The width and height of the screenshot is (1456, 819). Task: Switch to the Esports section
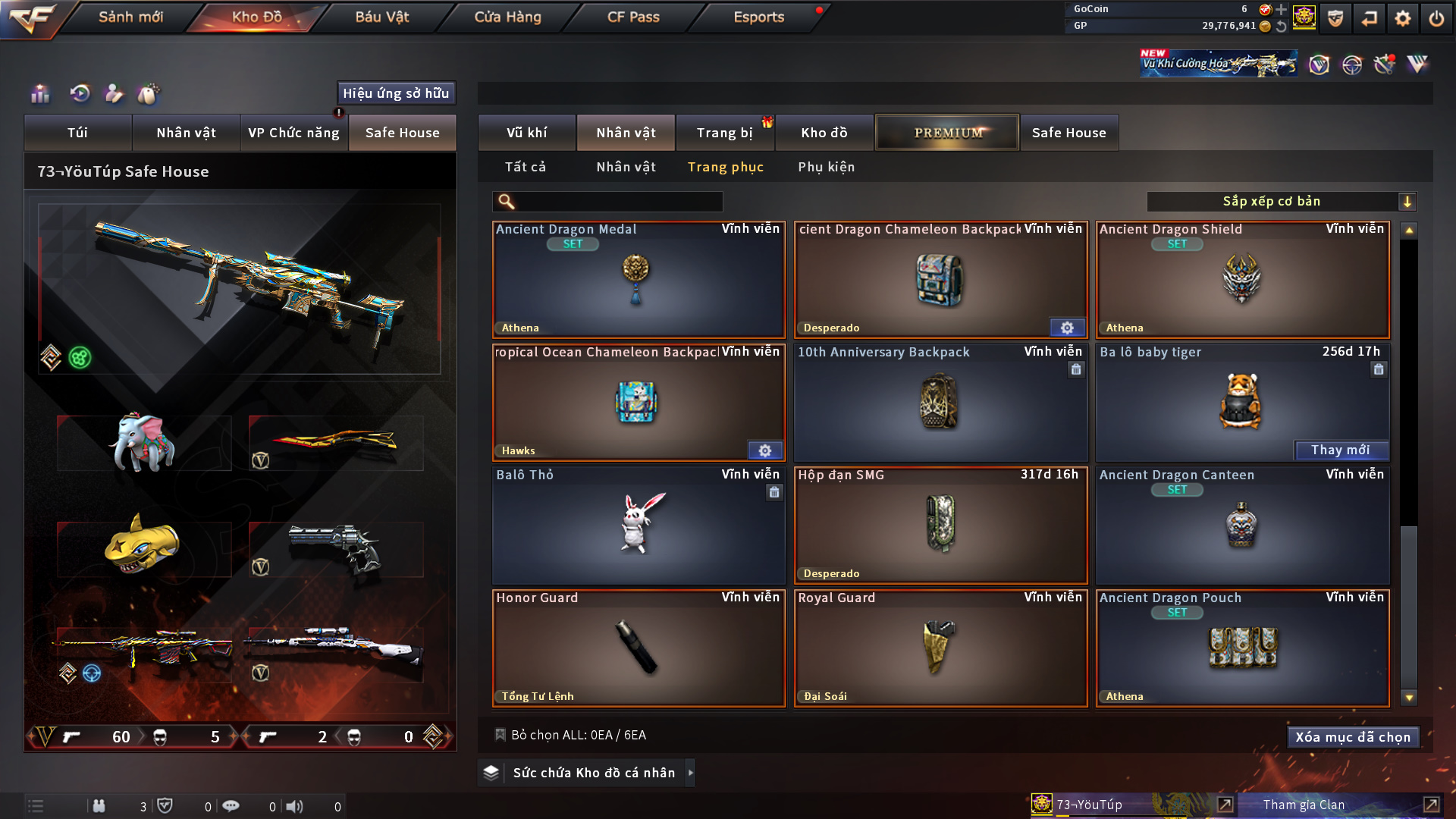coord(758,17)
